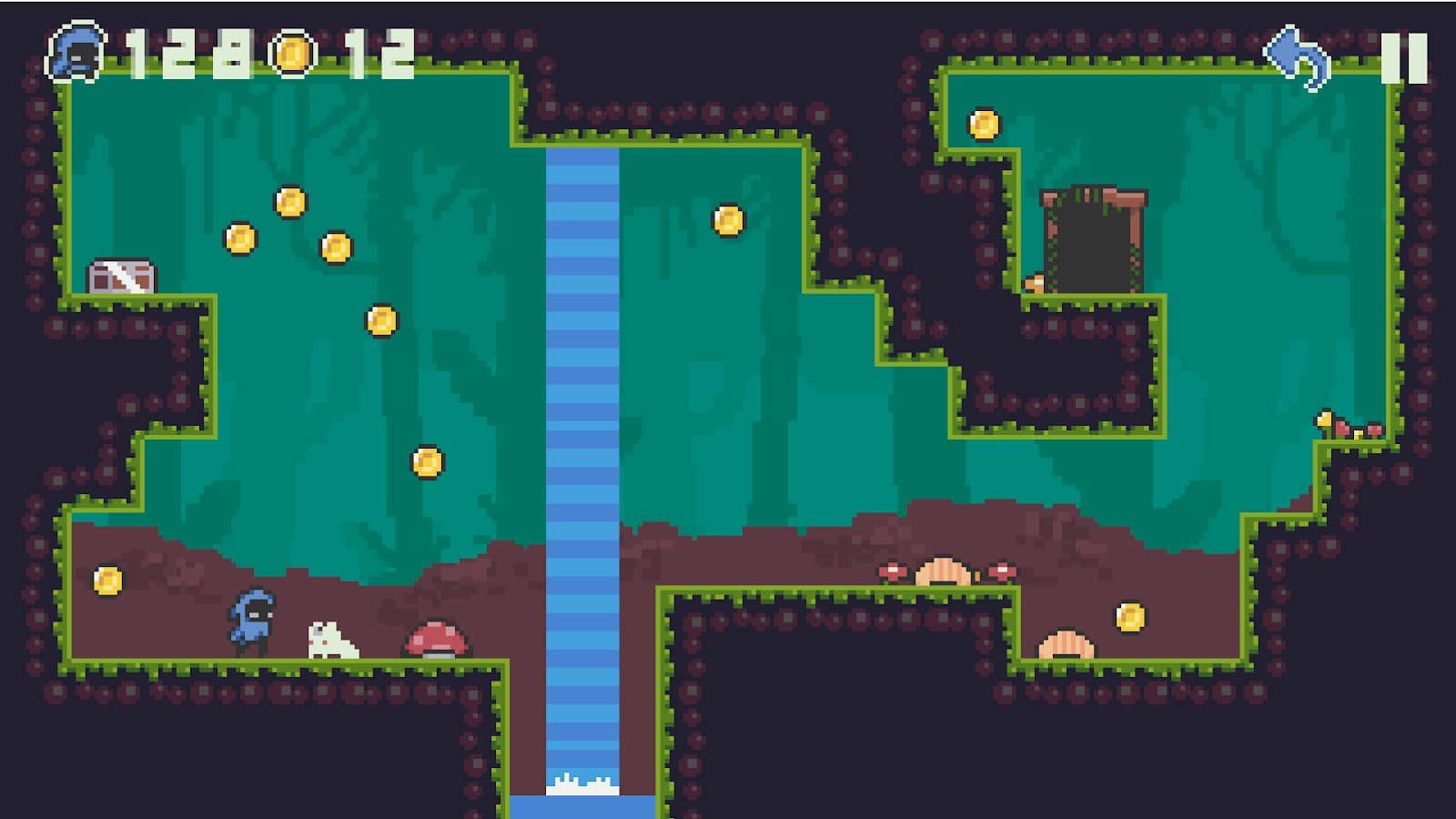The width and height of the screenshot is (1456, 819).
Task: Click the white rabbit near the player
Action: pos(330,640)
